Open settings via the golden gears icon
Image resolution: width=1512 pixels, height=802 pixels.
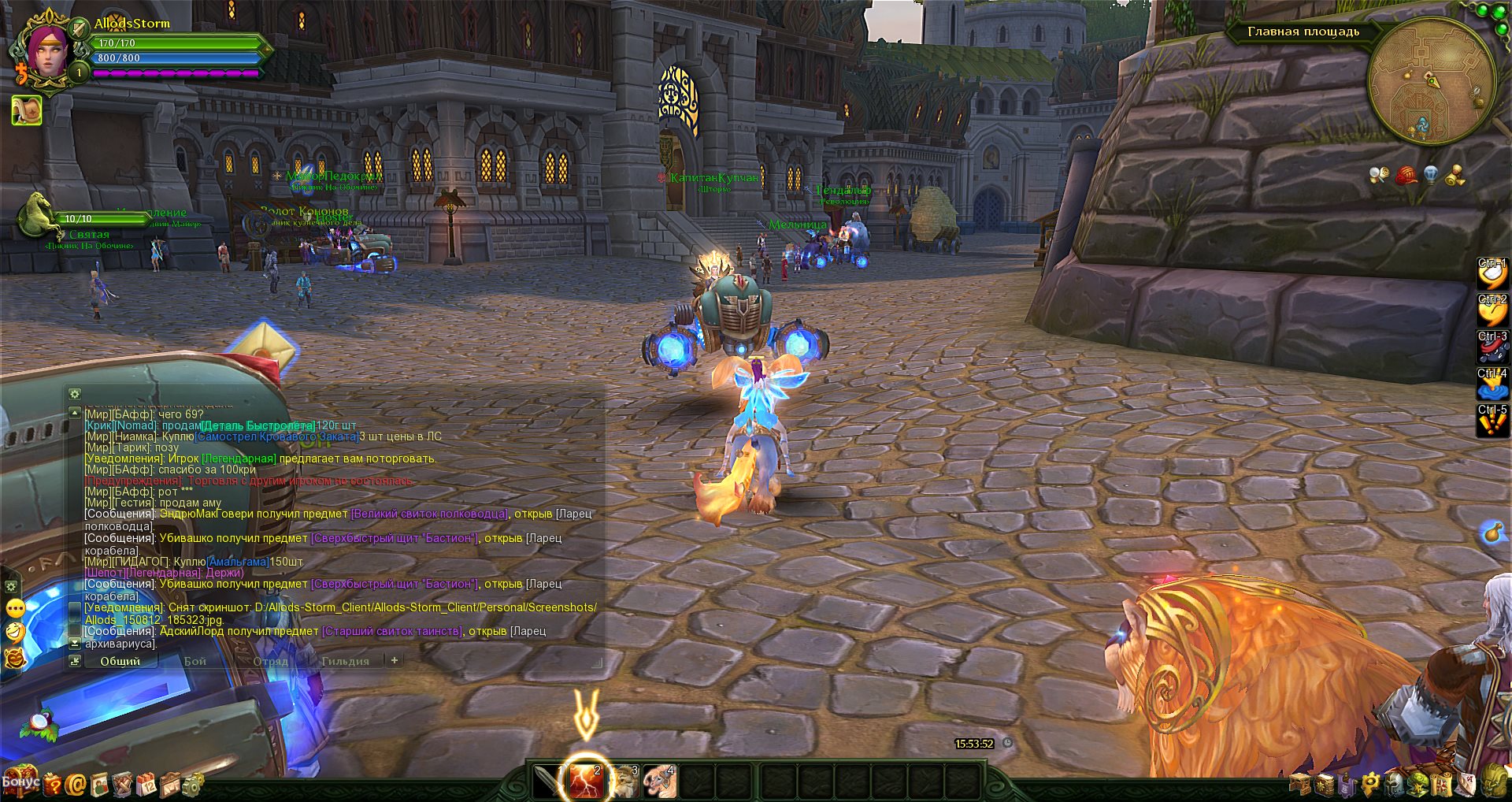tap(192, 784)
